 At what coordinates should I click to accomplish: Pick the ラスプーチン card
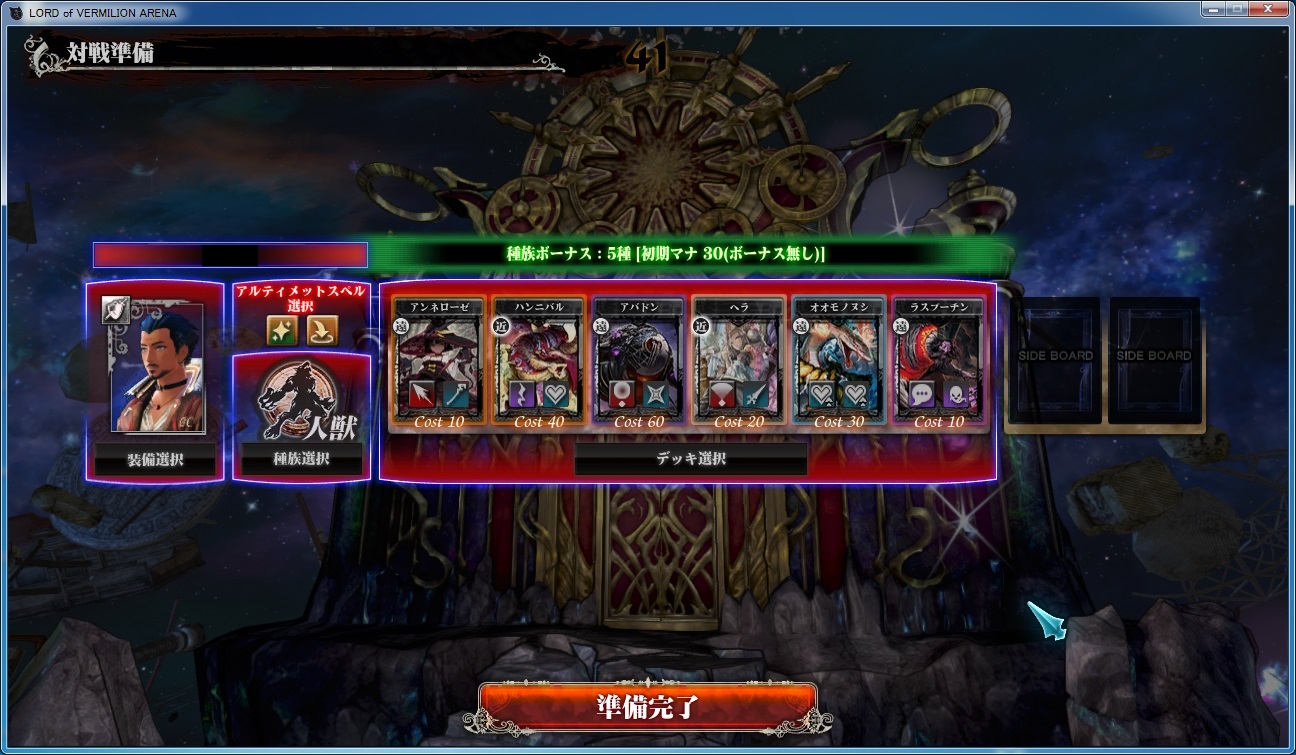pyautogui.click(x=939, y=362)
